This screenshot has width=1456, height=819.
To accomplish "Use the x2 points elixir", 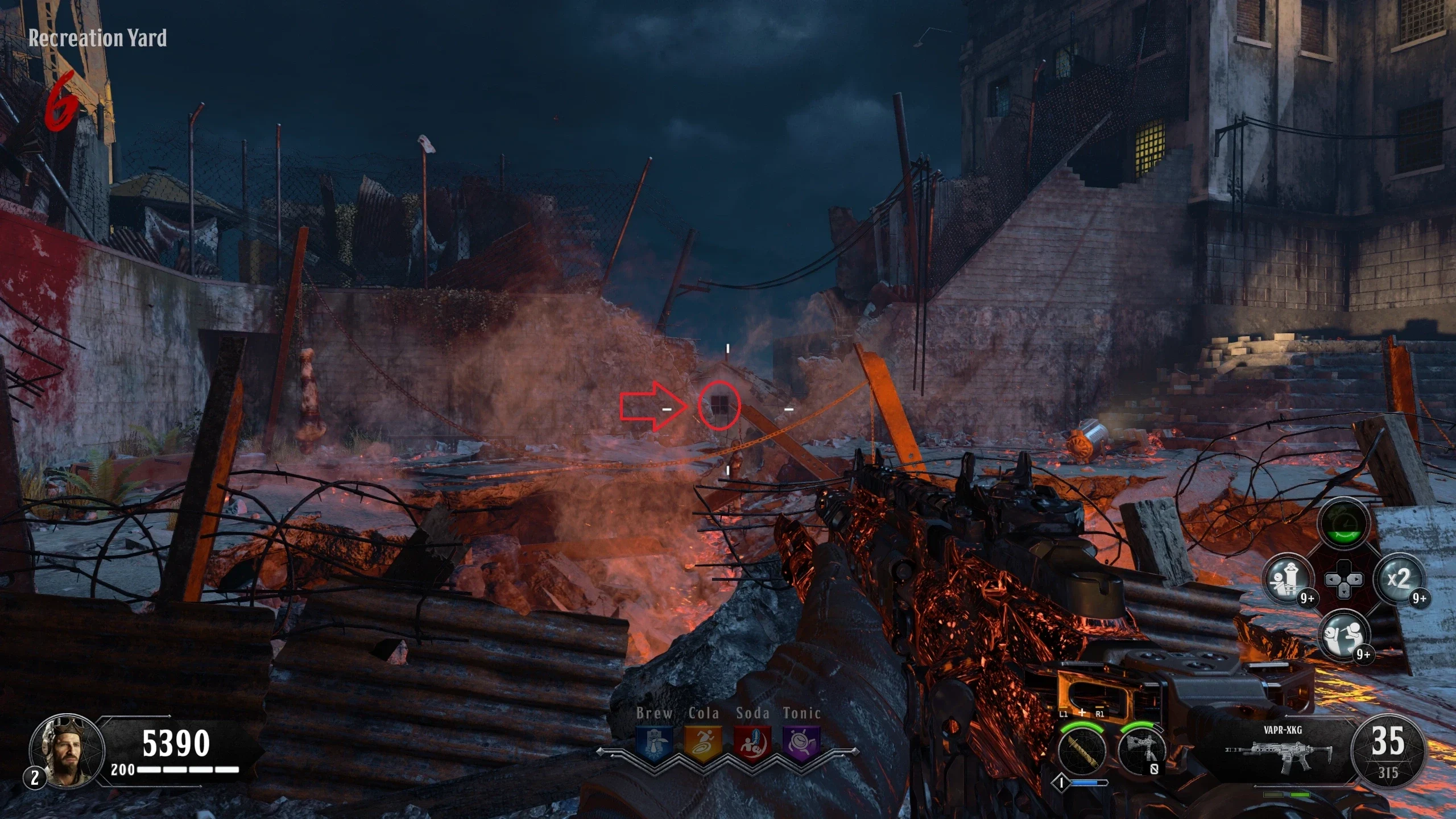I will pyautogui.click(x=1399, y=580).
